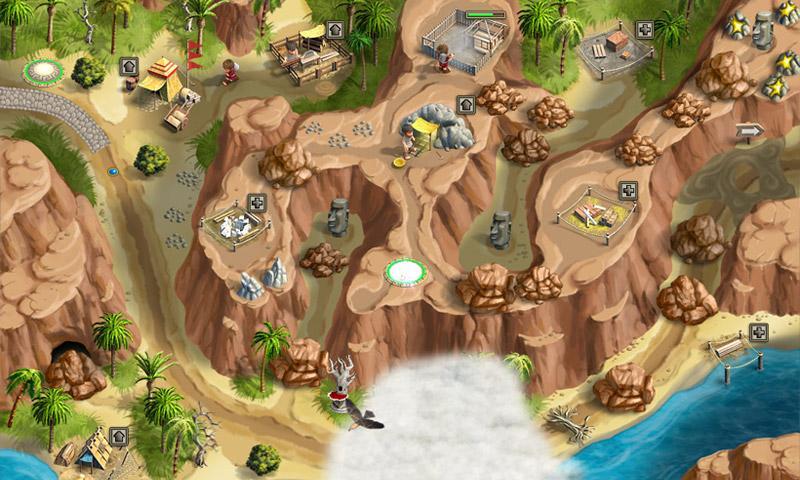Tap the upgrade icon beside the striped tent
The image size is (800, 480).
pos(128,67)
